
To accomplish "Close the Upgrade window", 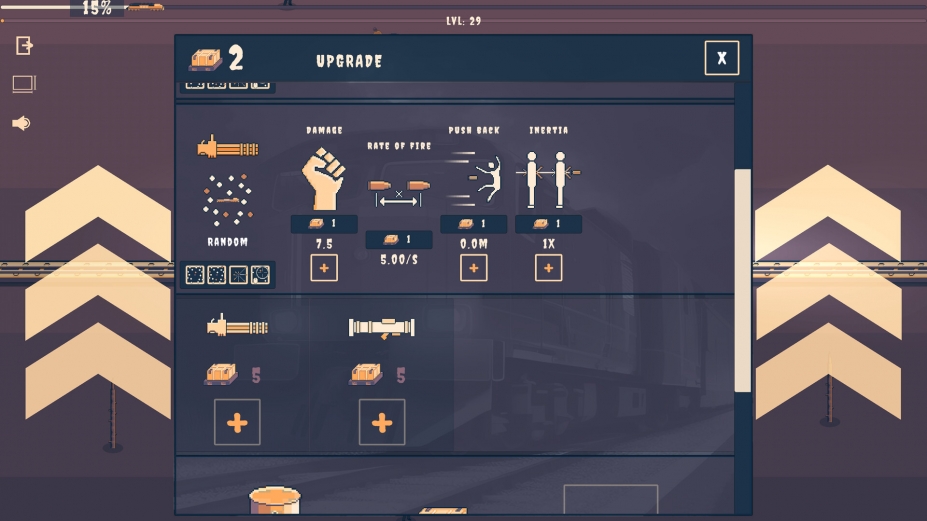I will [x=722, y=58].
